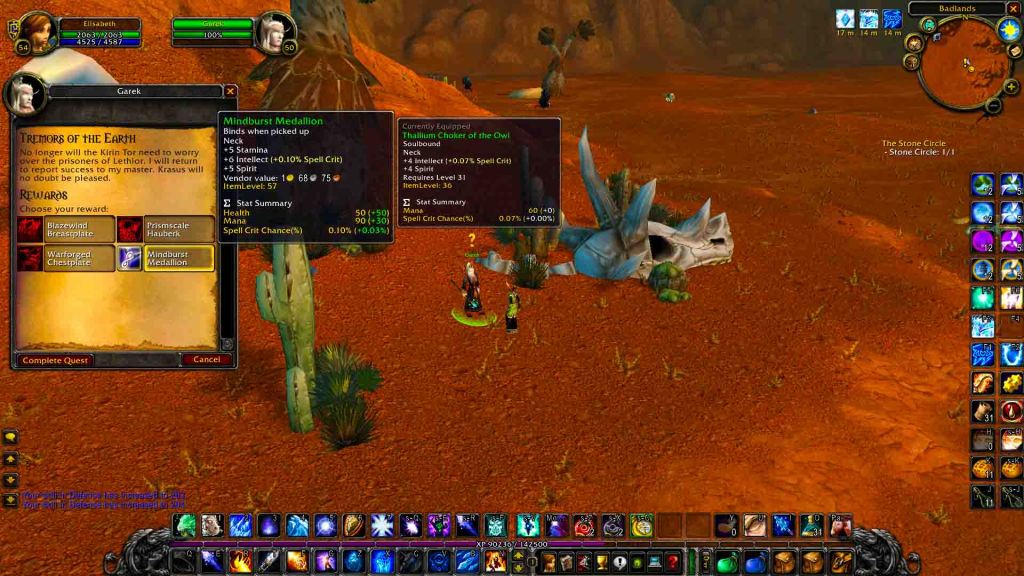The height and width of the screenshot is (576, 1024).
Task: Complete the Tremors of the Earth quest
Action: pos(56,359)
